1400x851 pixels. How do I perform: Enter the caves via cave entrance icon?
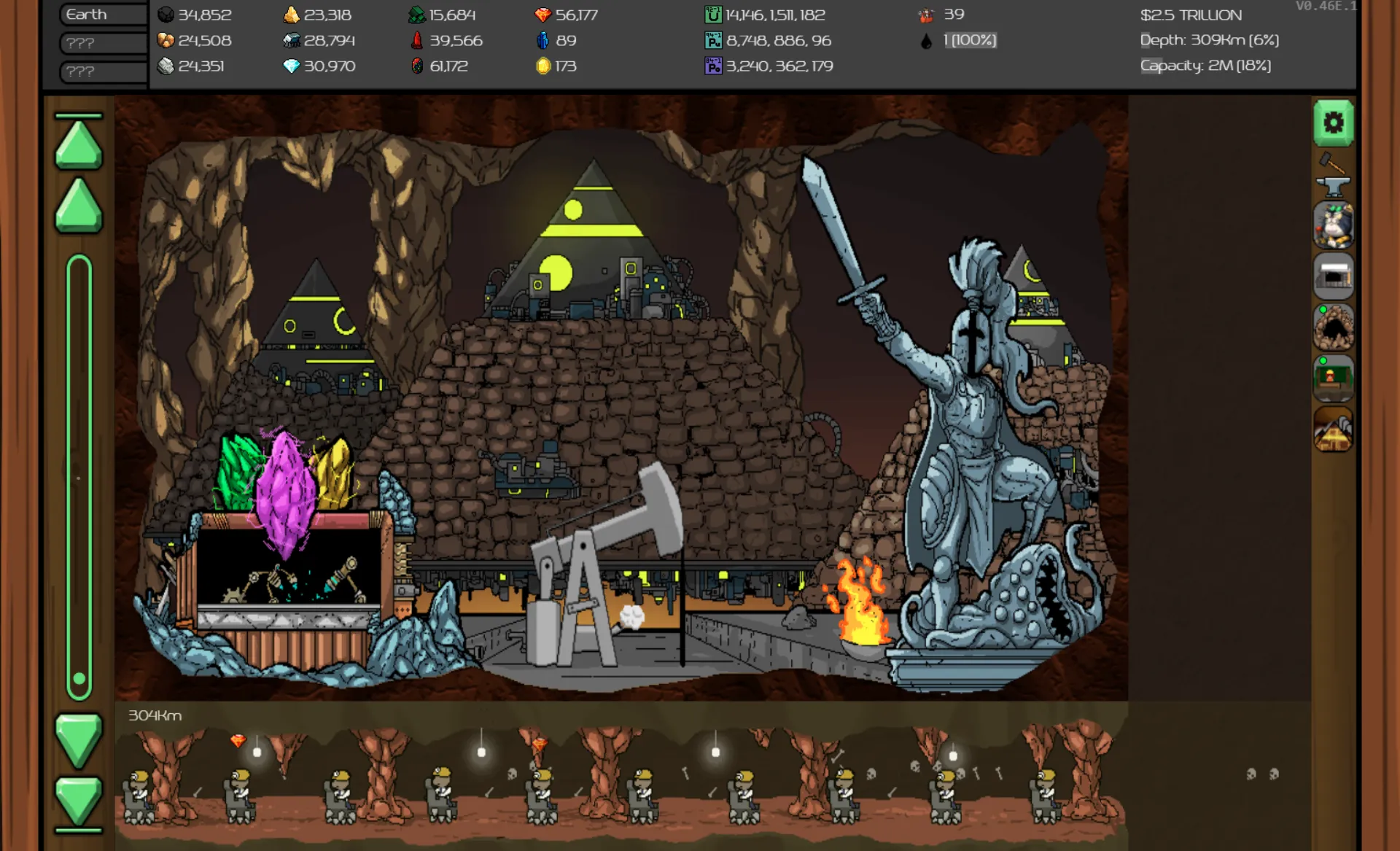(x=1334, y=328)
